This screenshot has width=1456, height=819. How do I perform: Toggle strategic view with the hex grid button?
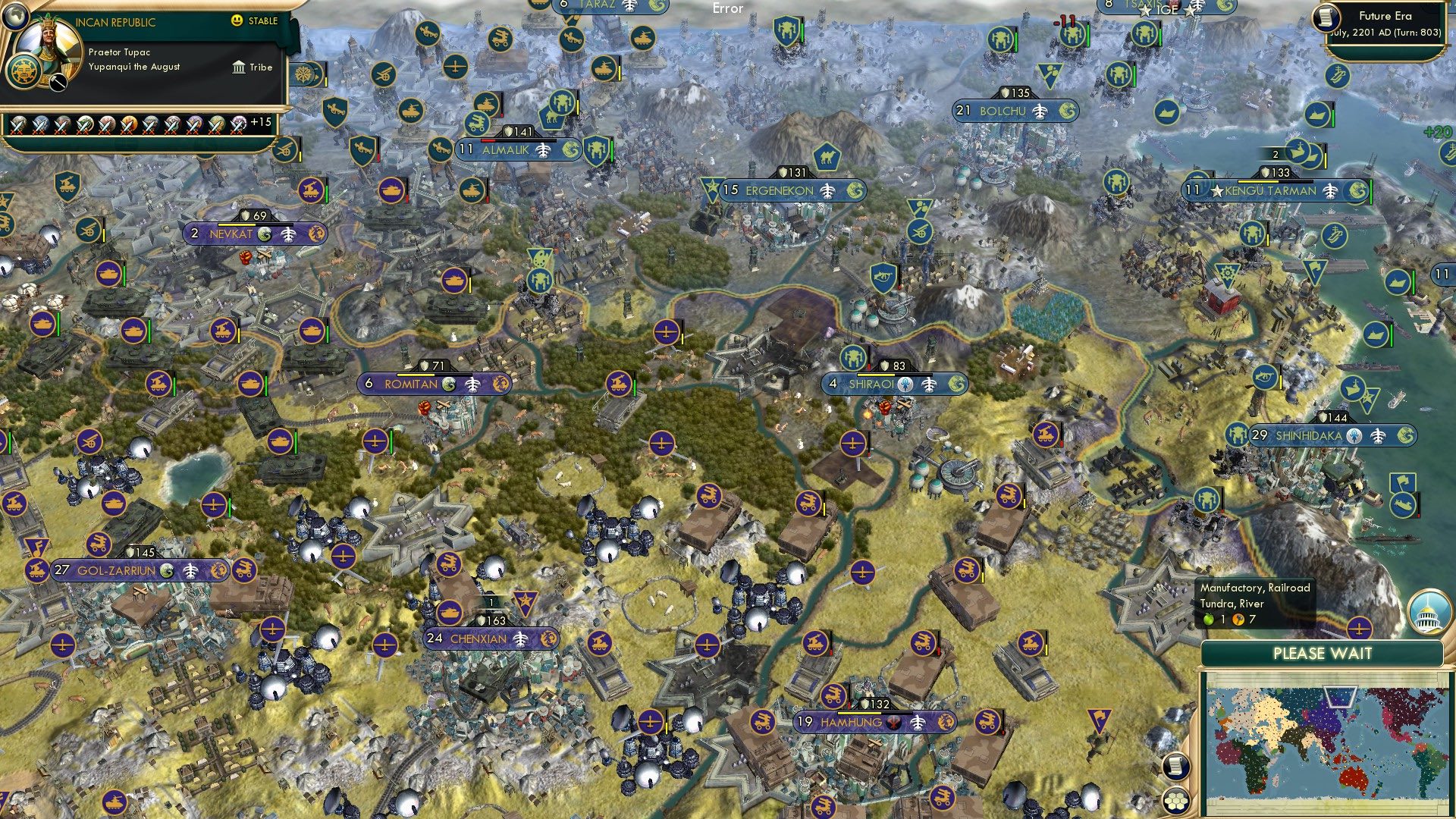tap(1175, 801)
